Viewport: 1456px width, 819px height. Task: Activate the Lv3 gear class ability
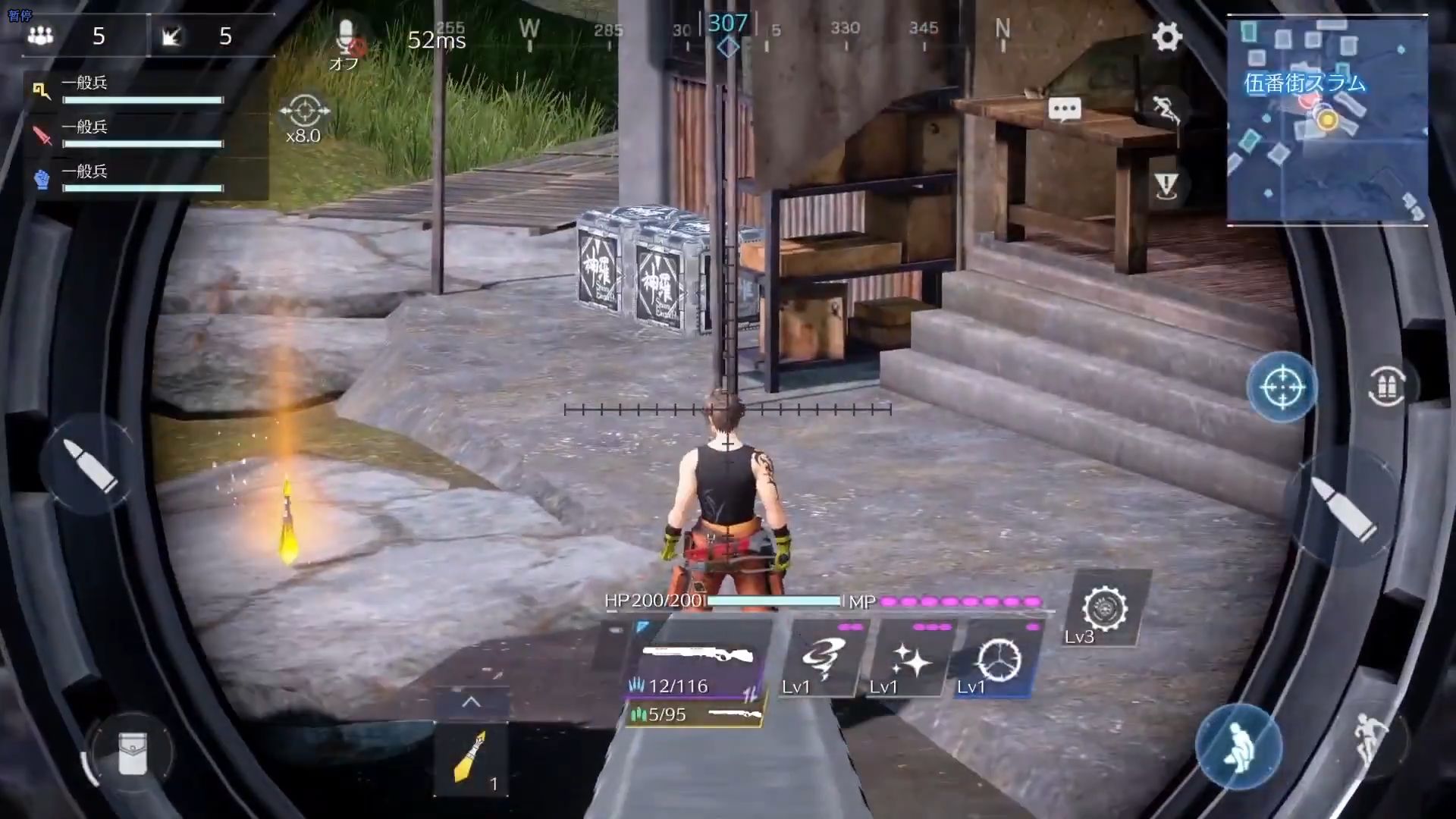pyautogui.click(x=1105, y=610)
